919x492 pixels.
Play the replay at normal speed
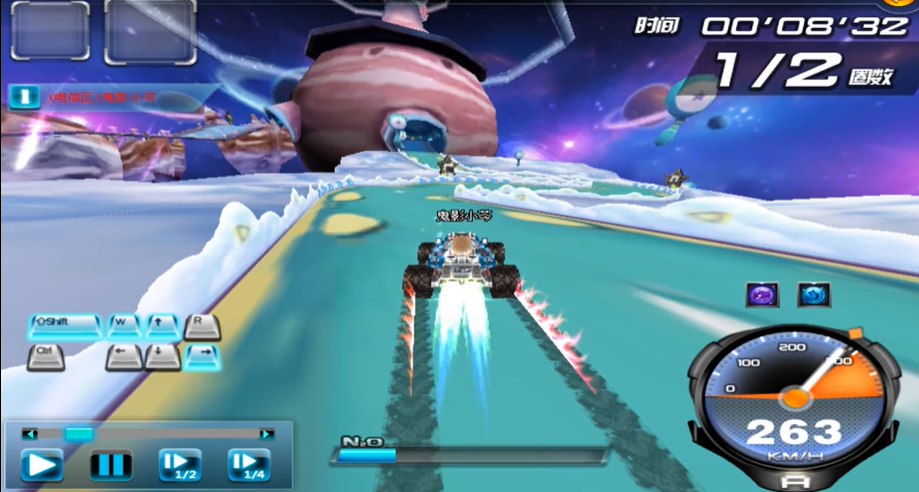coord(41,465)
